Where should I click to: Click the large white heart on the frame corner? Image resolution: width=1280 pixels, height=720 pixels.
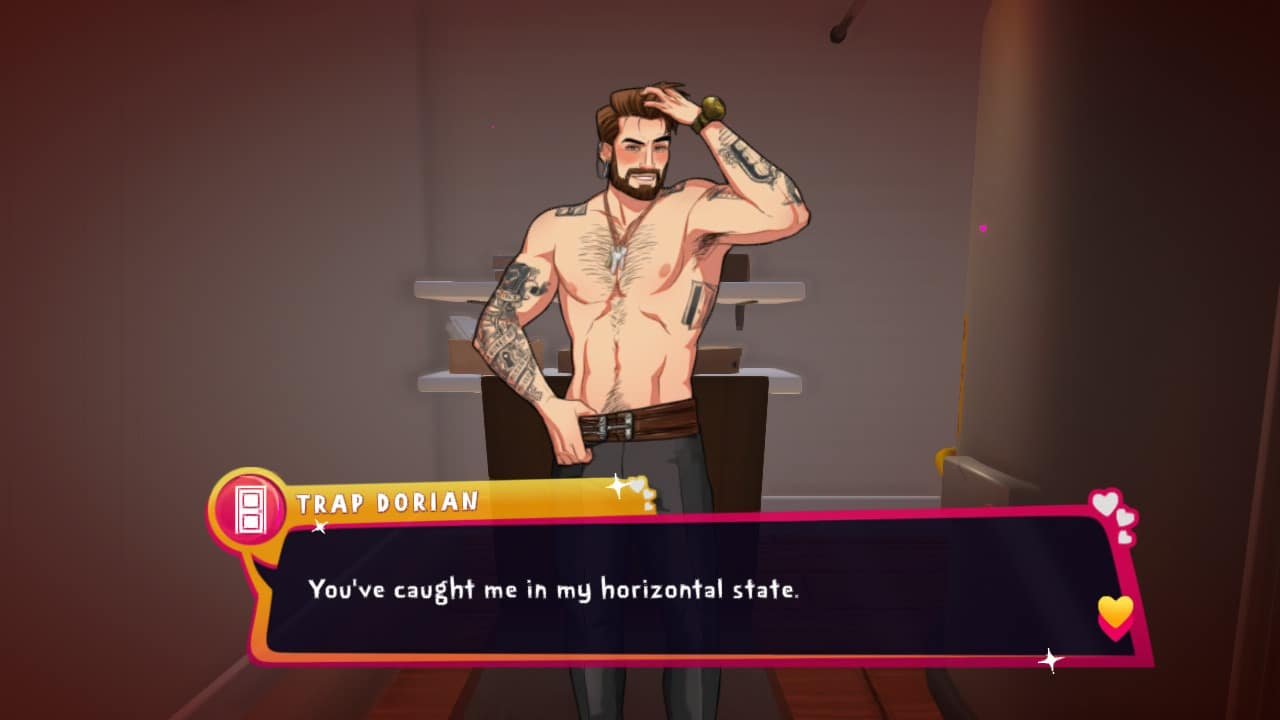click(x=1105, y=501)
